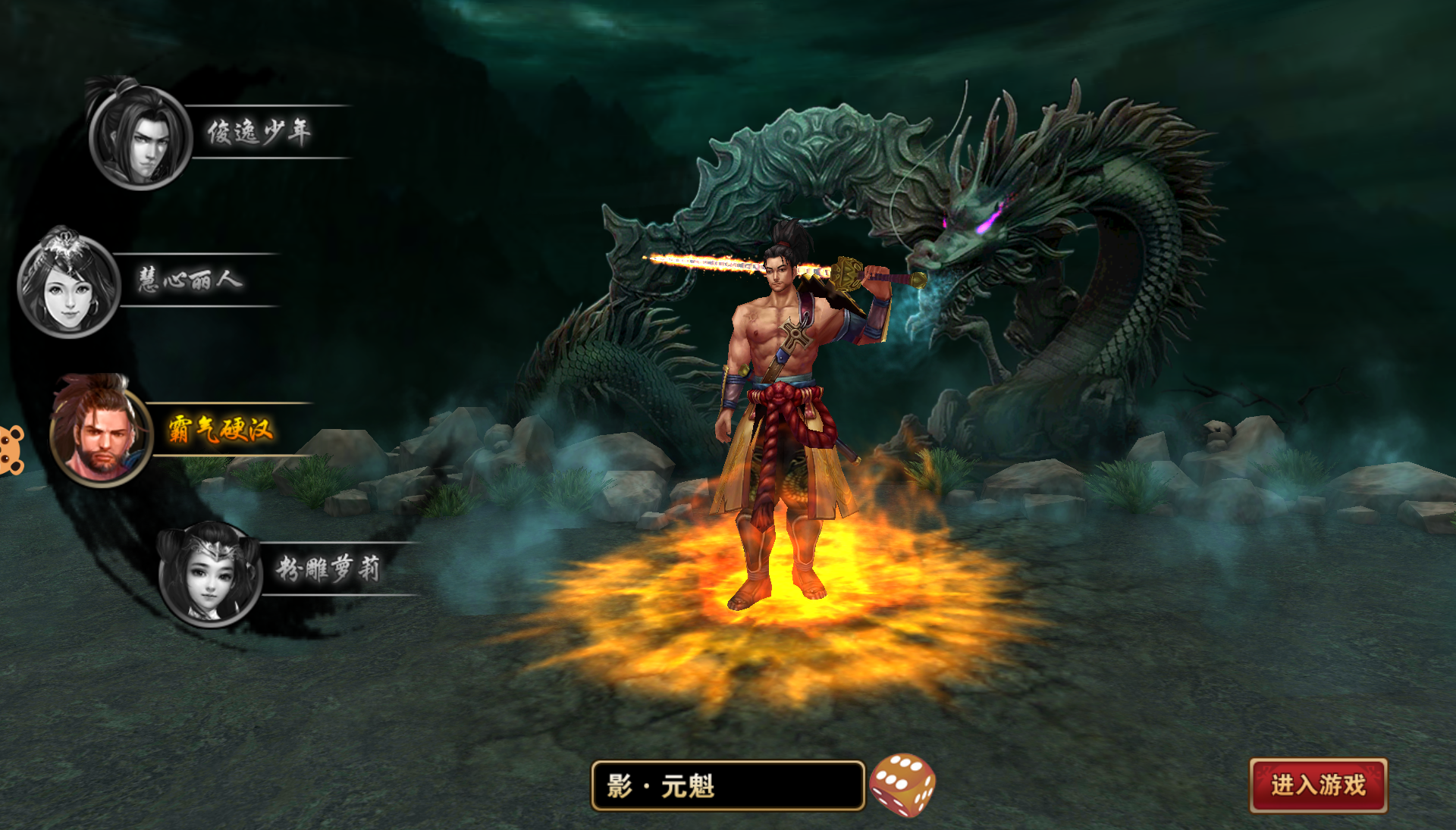Enter the game with 进入游戏 button
The image size is (1456, 830).
(x=1318, y=785)
